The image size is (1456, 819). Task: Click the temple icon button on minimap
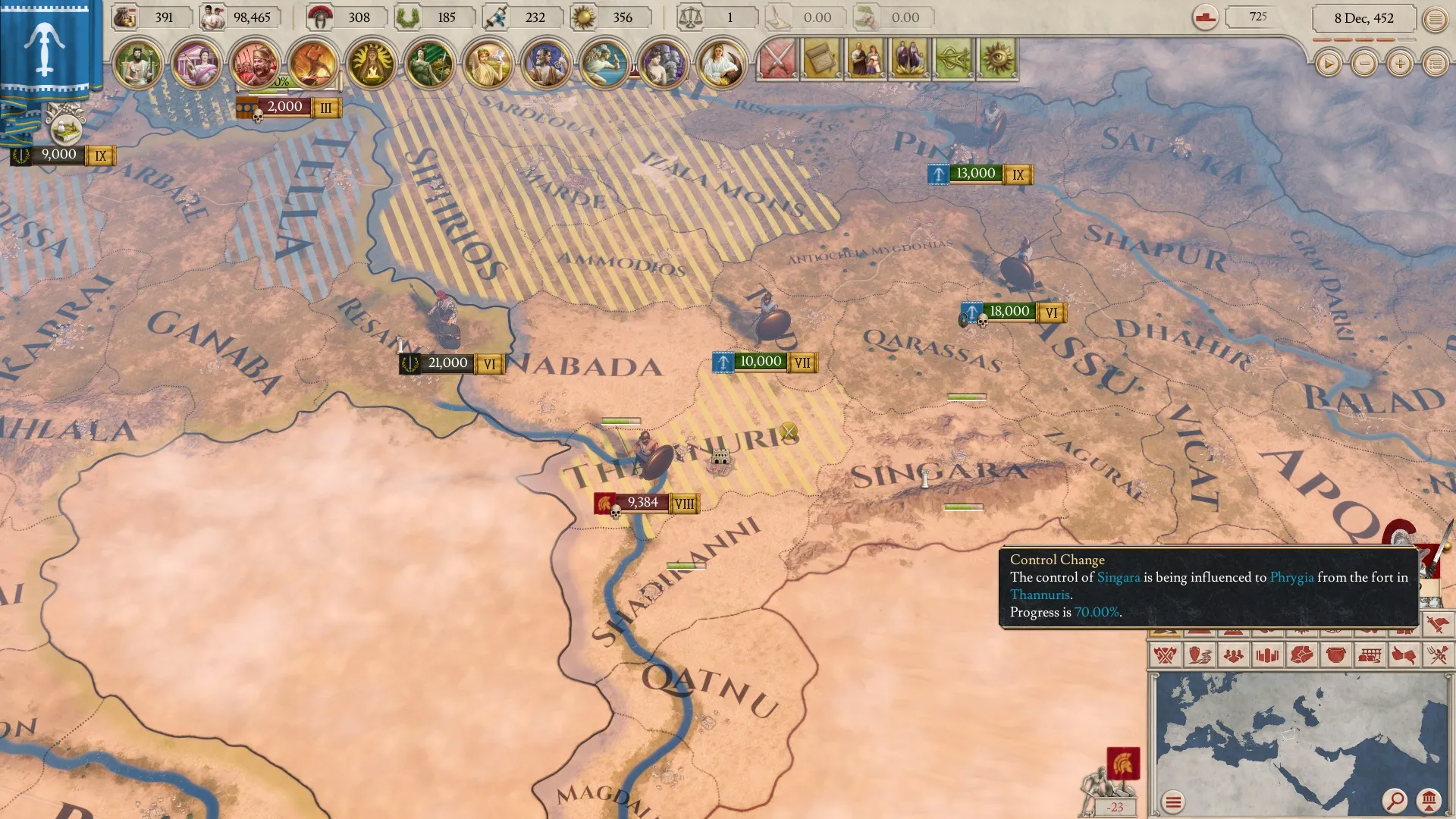click(1429, 800)
